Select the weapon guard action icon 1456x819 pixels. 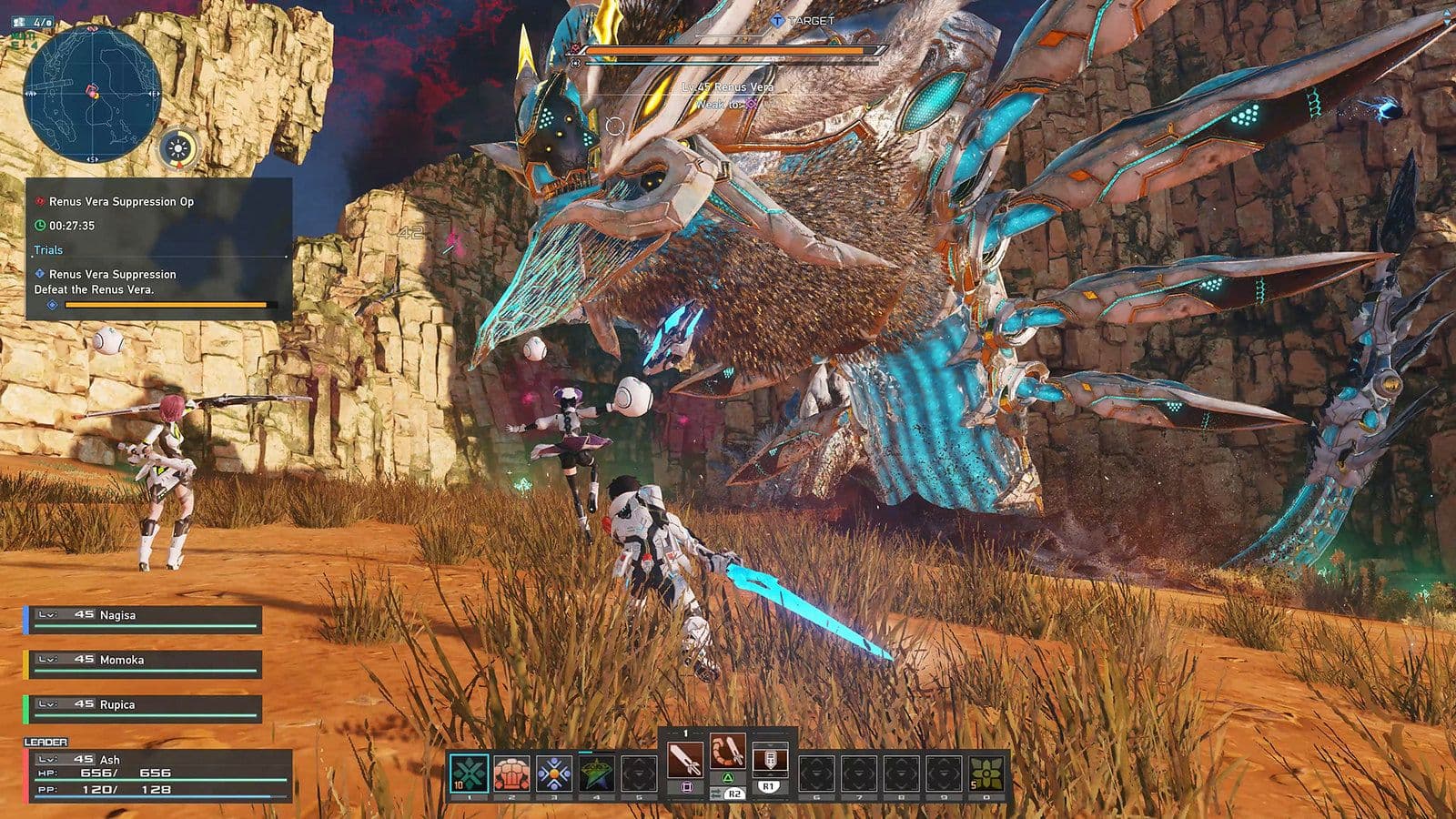pos(769,758)
